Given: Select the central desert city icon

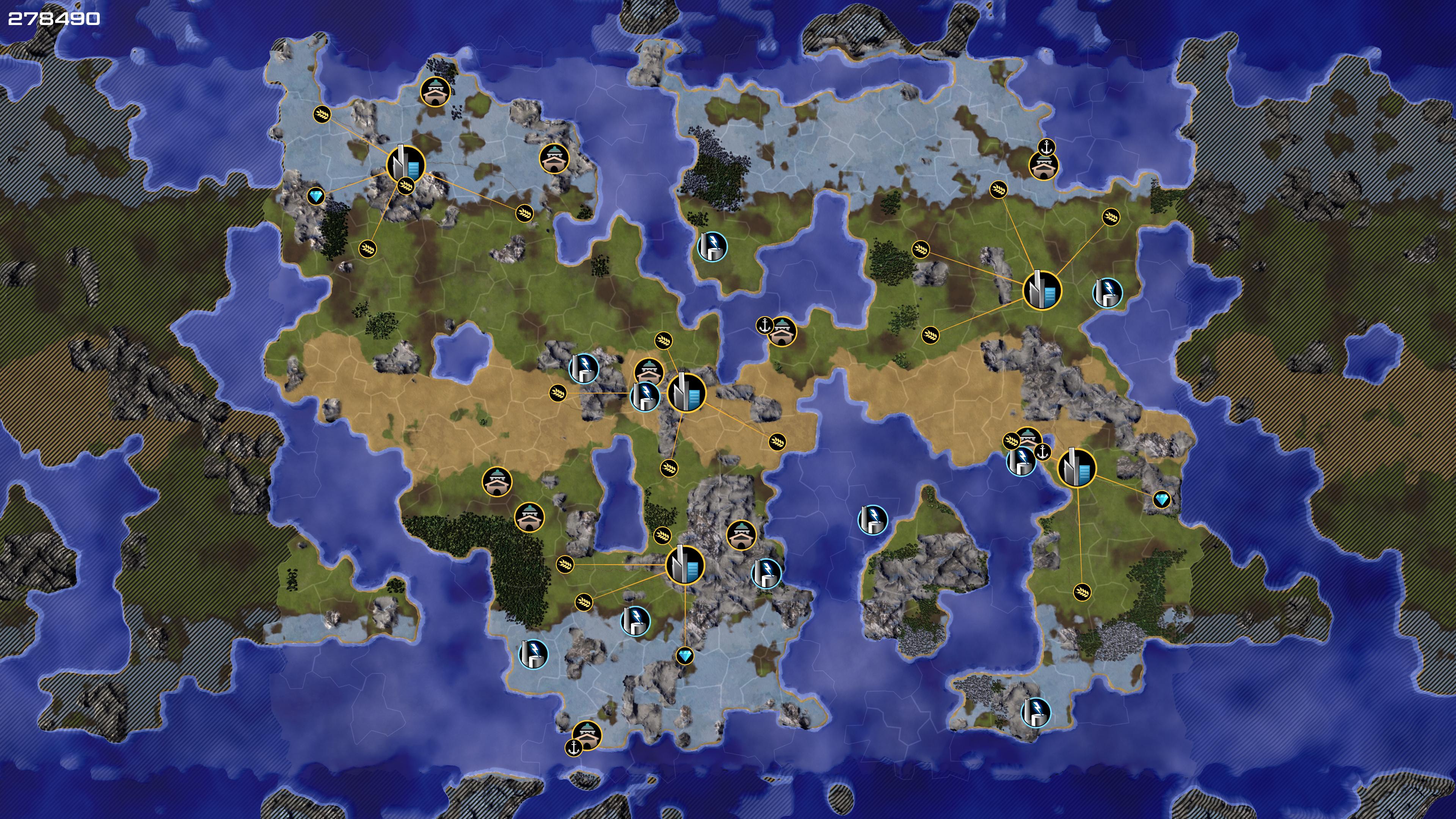Looking at the screenshot, I should pos(686,392).
